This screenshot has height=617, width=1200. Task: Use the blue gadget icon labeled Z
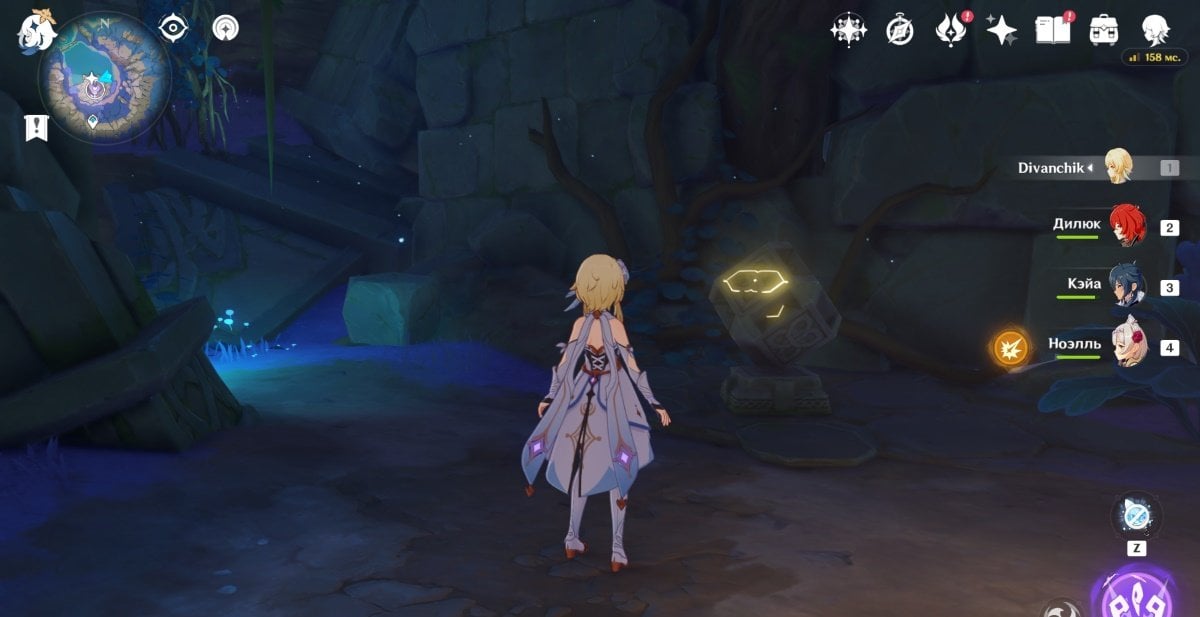(x=1136, y=516)
